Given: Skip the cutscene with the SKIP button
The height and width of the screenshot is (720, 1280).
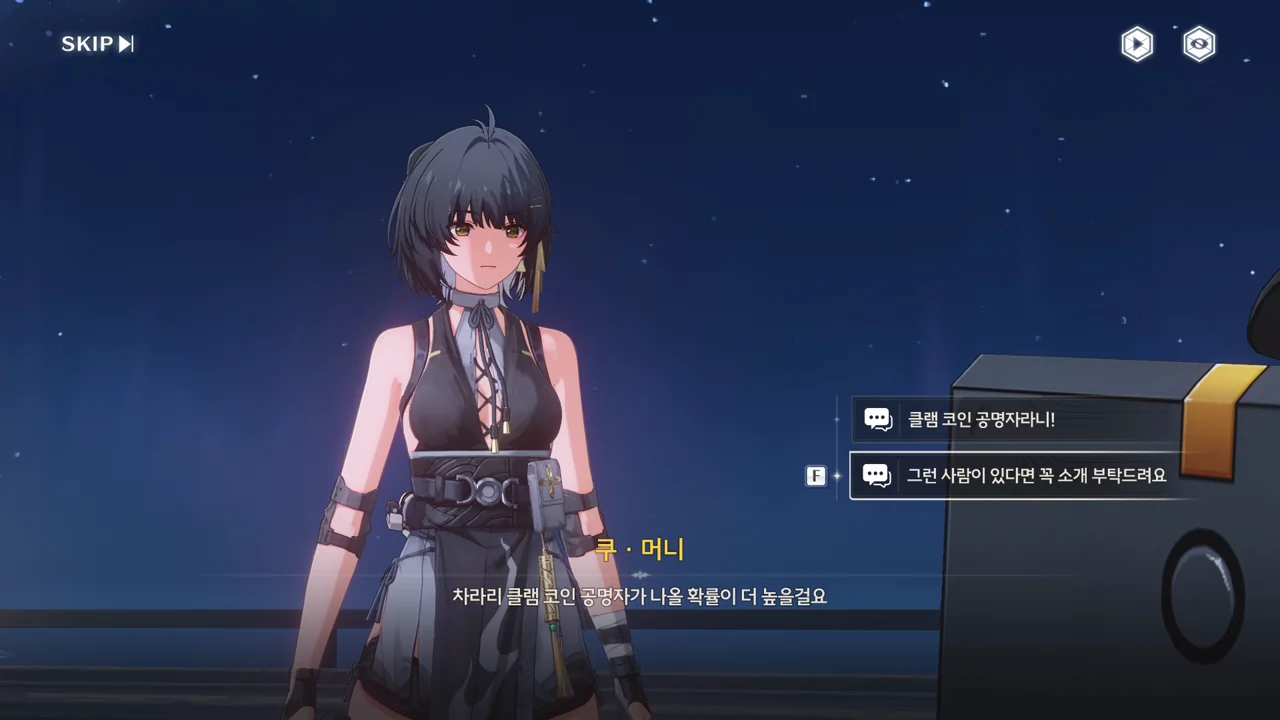Looking at the screenshot, I should click(97, 44).
